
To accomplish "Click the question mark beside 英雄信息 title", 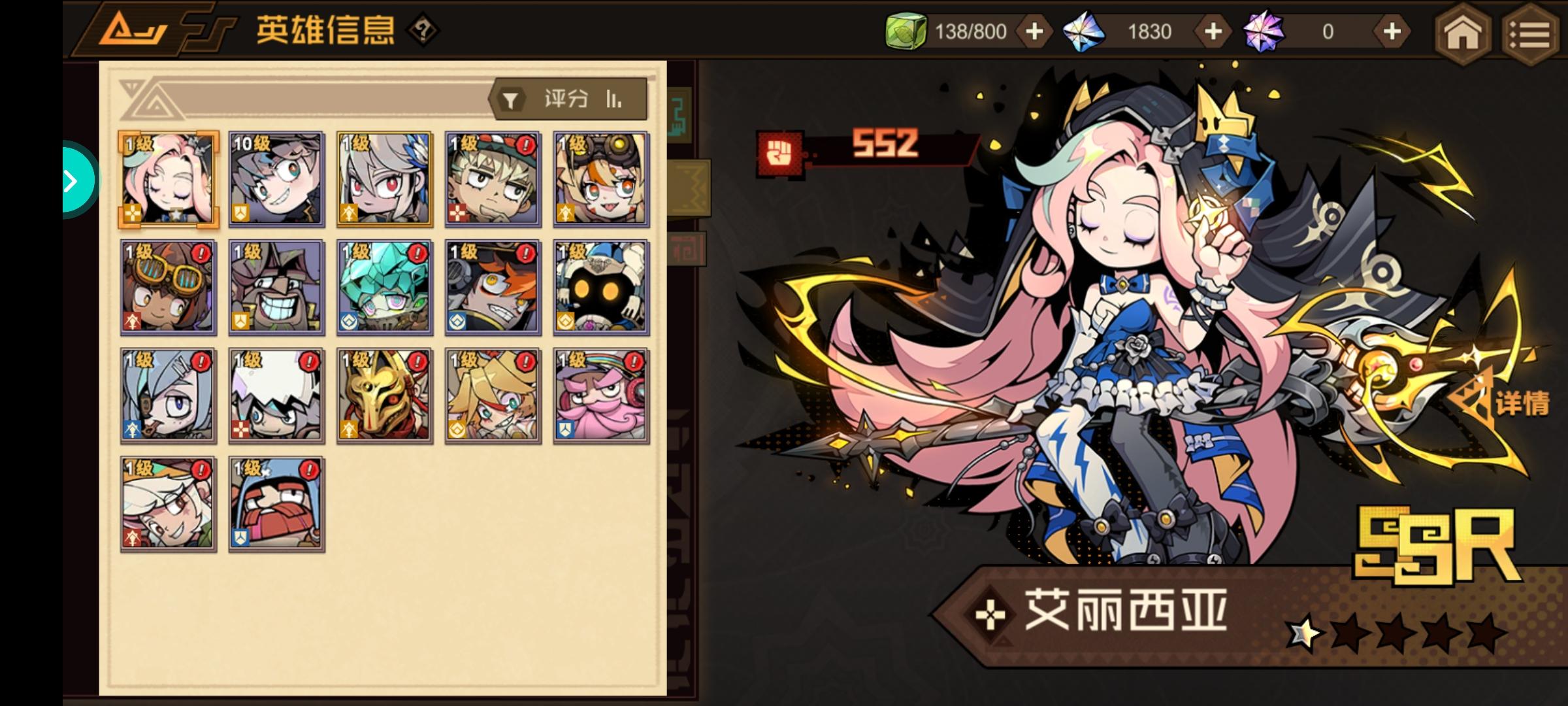I will click(421, 29).
